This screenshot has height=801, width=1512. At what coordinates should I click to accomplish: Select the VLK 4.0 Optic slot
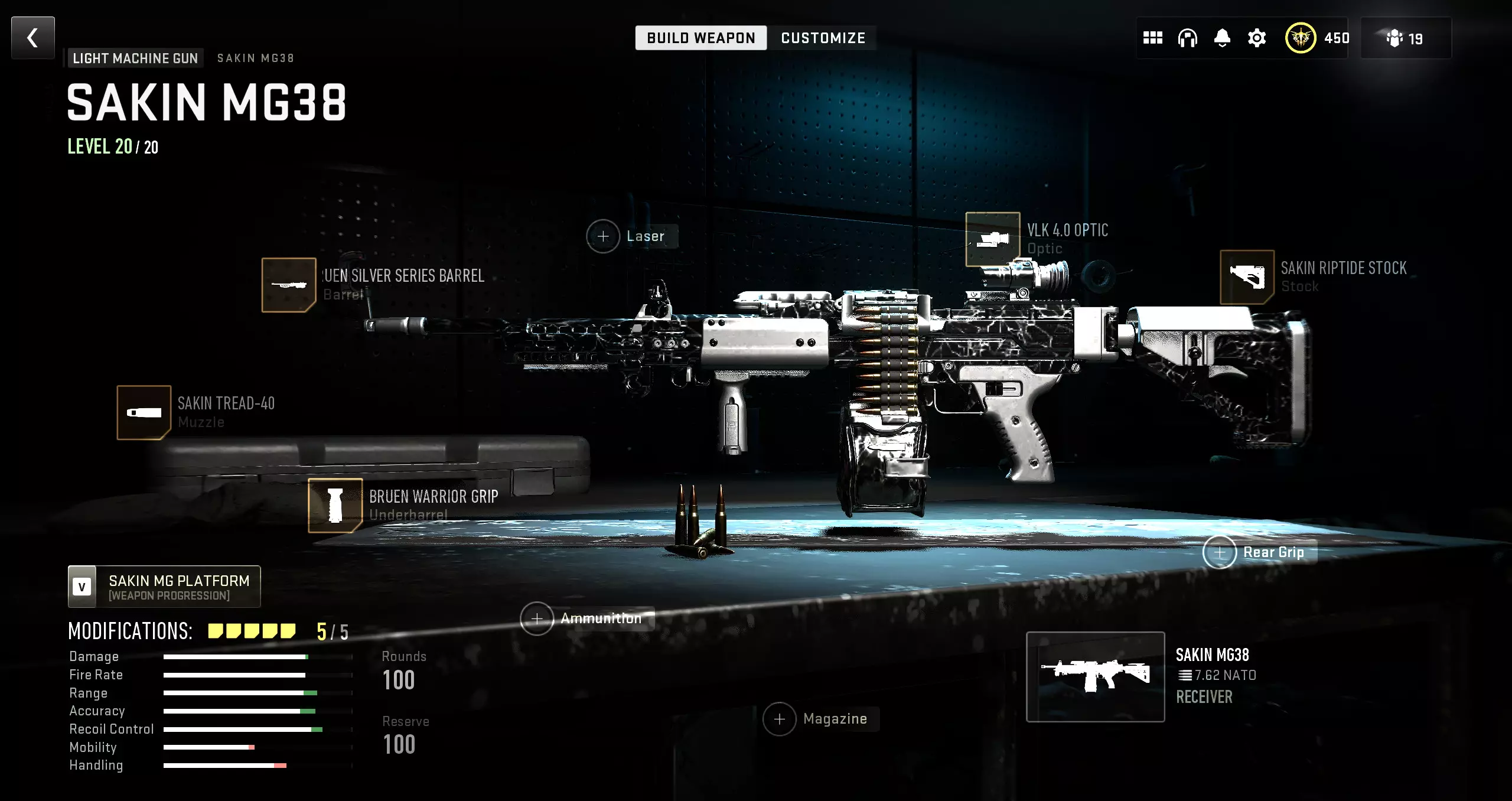(993, 239)
